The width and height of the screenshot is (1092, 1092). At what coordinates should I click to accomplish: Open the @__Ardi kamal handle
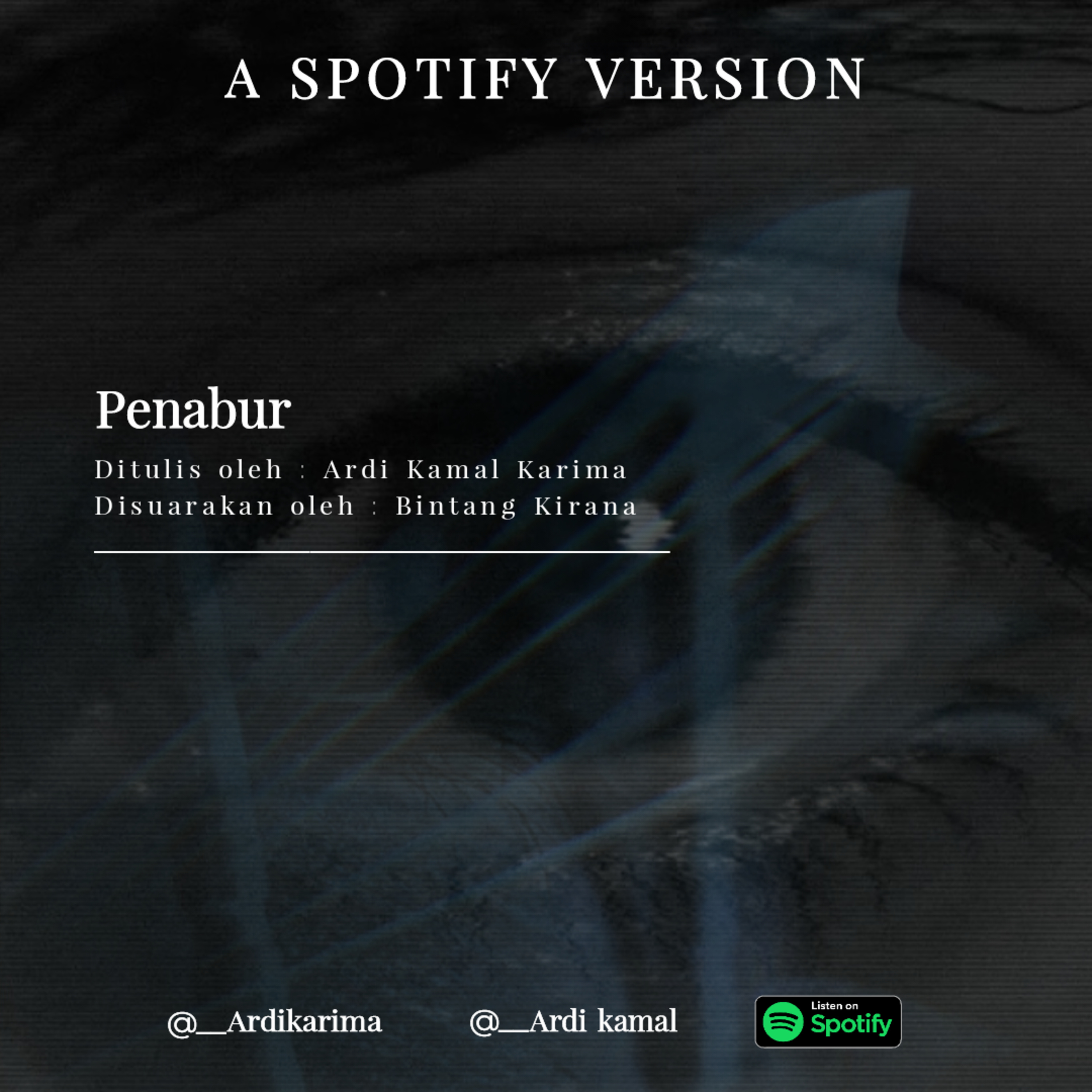click(x=573, y=1021)
